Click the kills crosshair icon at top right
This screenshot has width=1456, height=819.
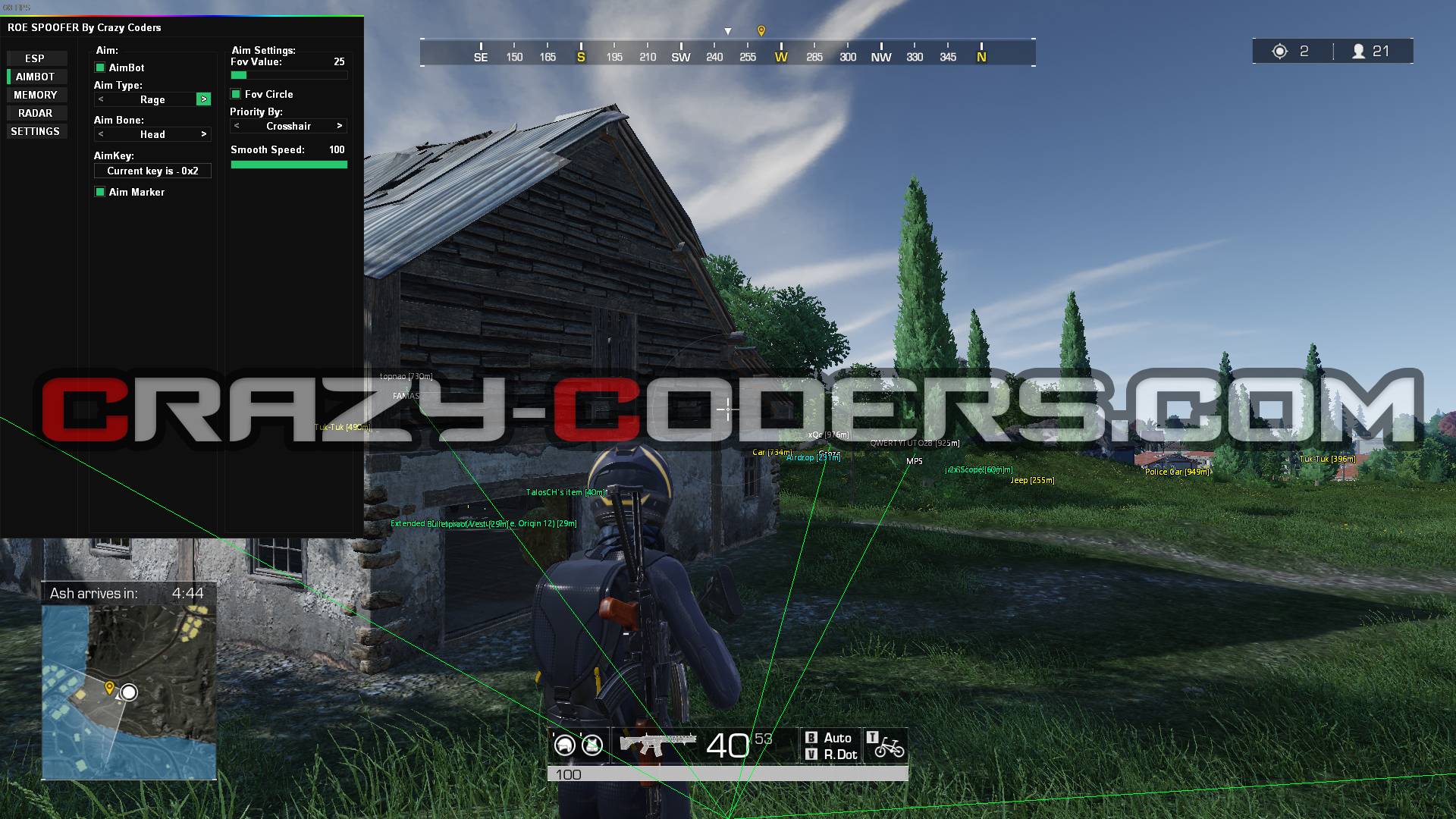[1281, 51]
